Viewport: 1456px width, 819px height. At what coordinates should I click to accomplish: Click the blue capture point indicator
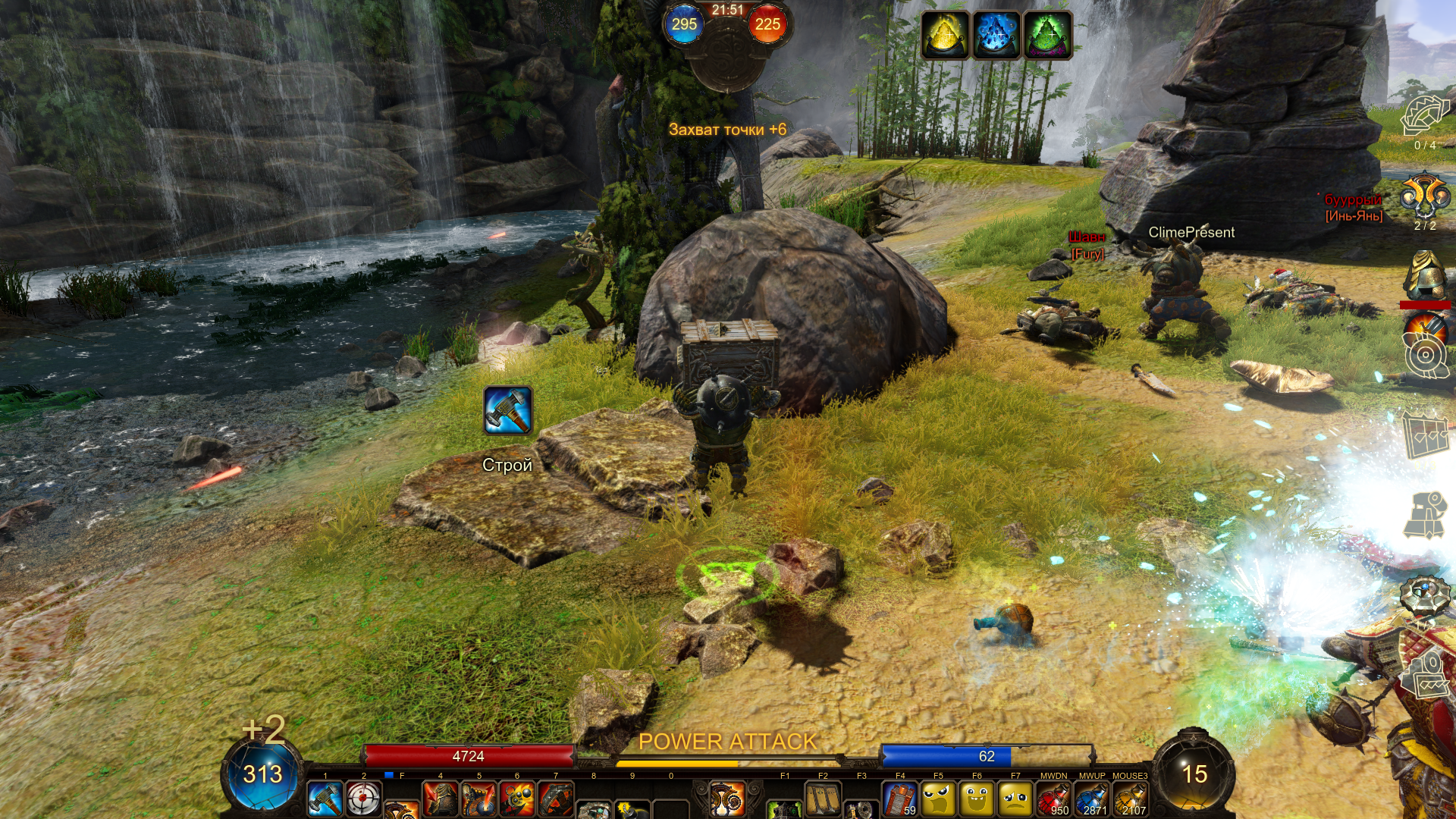(996, 34)
